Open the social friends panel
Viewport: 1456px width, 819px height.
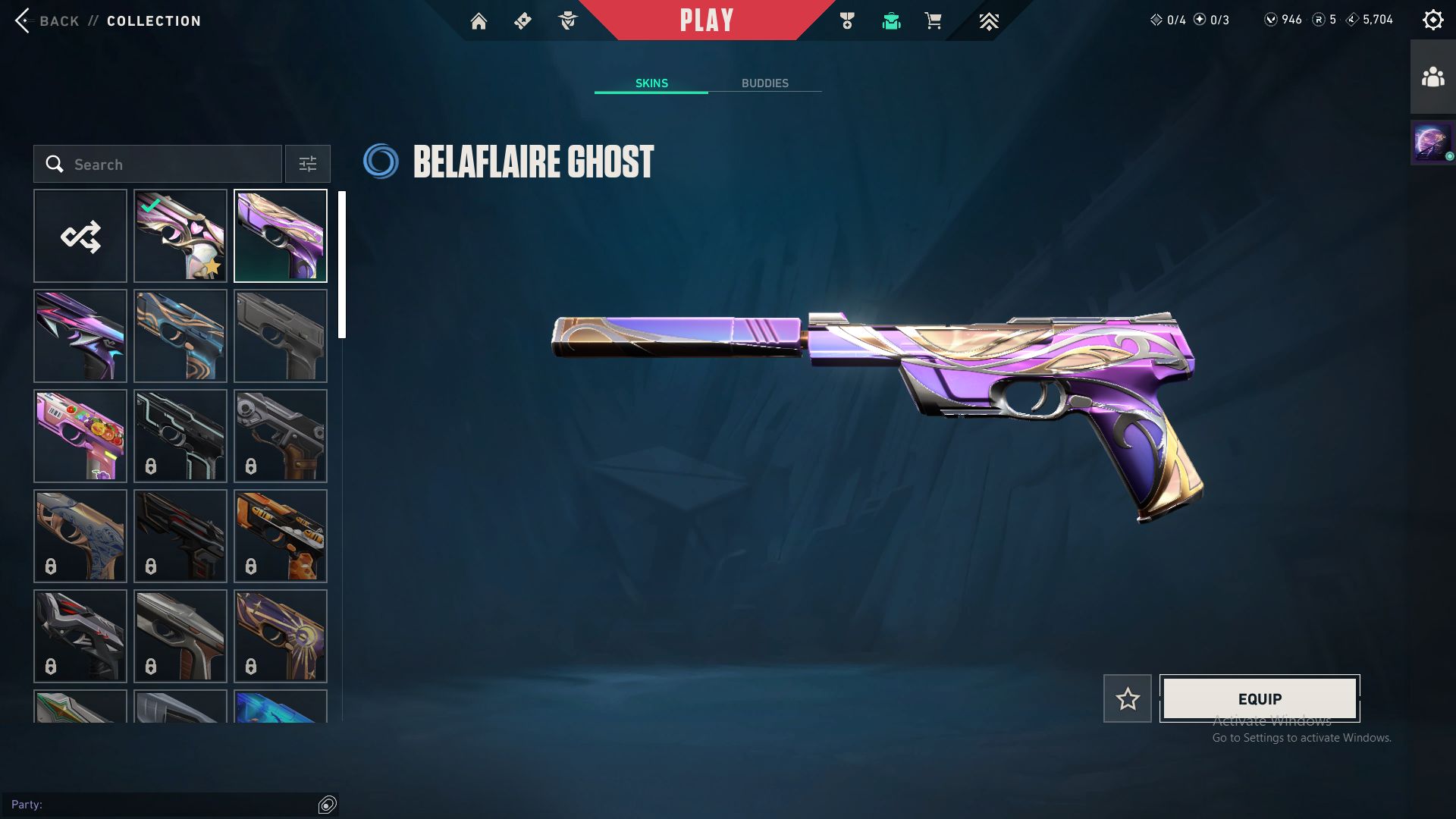pos(1432,77)
